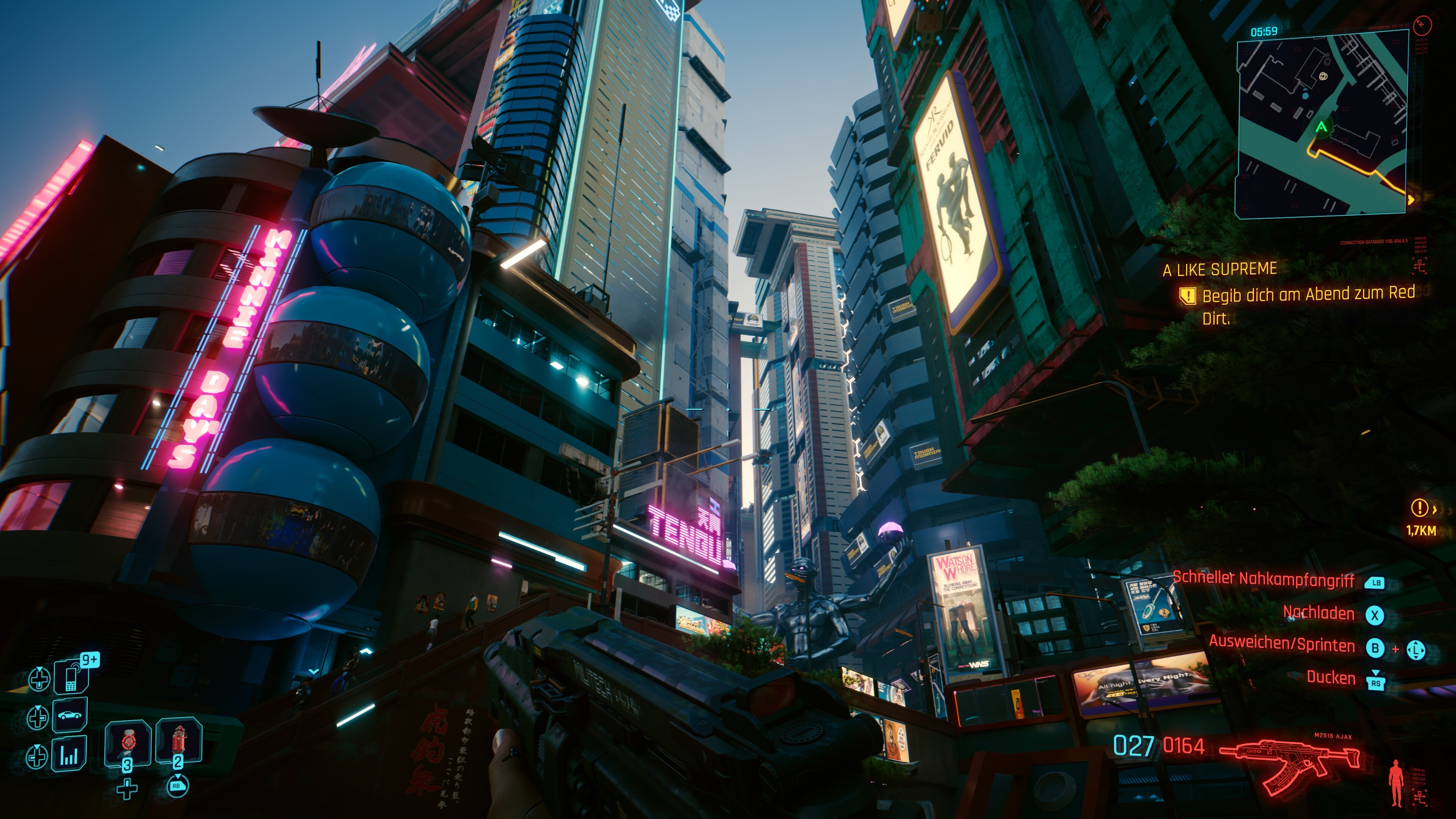Use the health inhaler quick slot
The height and width of the screenshot is (819, 1456).
tap(128, 743)
